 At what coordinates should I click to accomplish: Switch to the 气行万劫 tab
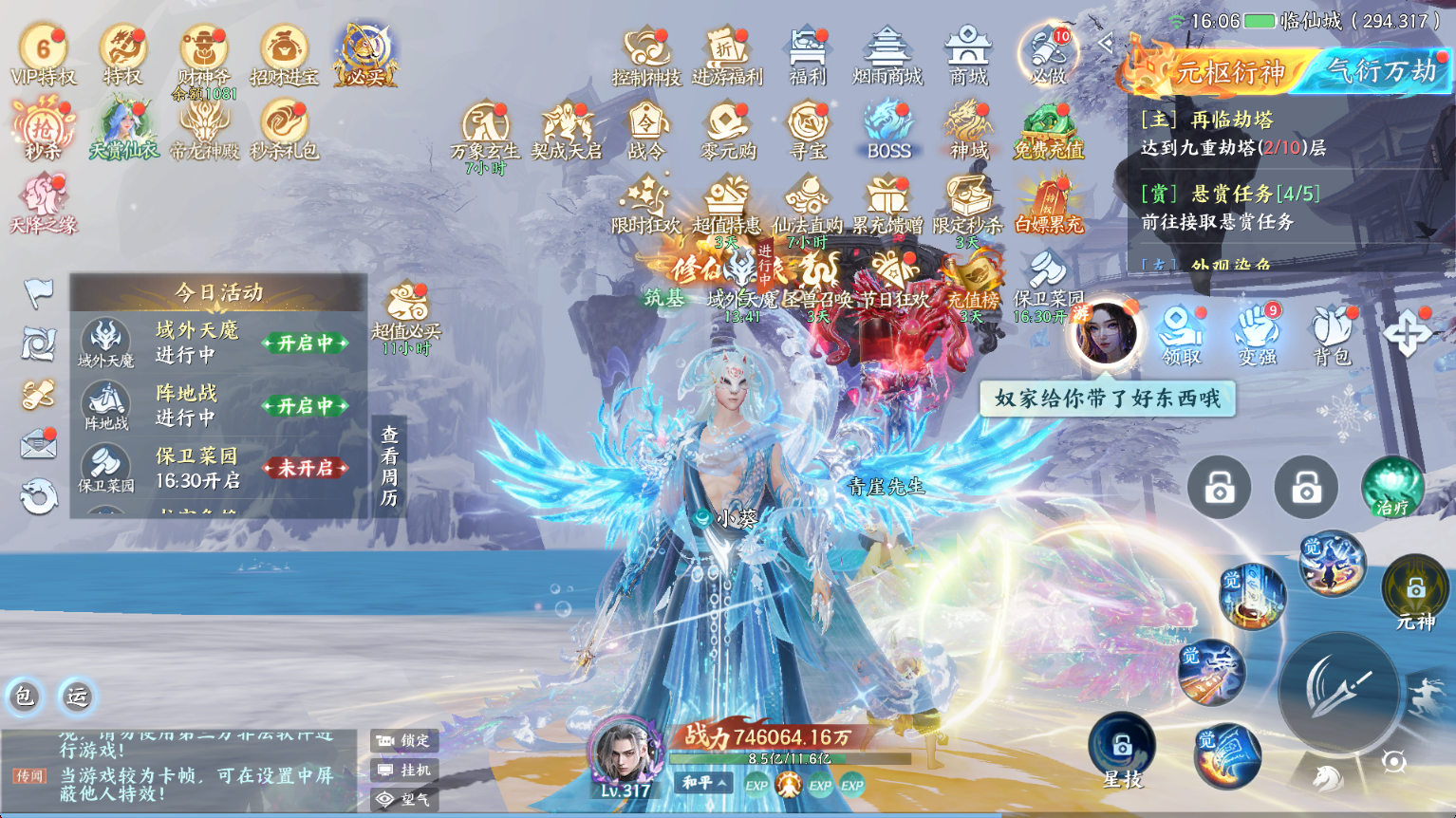1381,71
